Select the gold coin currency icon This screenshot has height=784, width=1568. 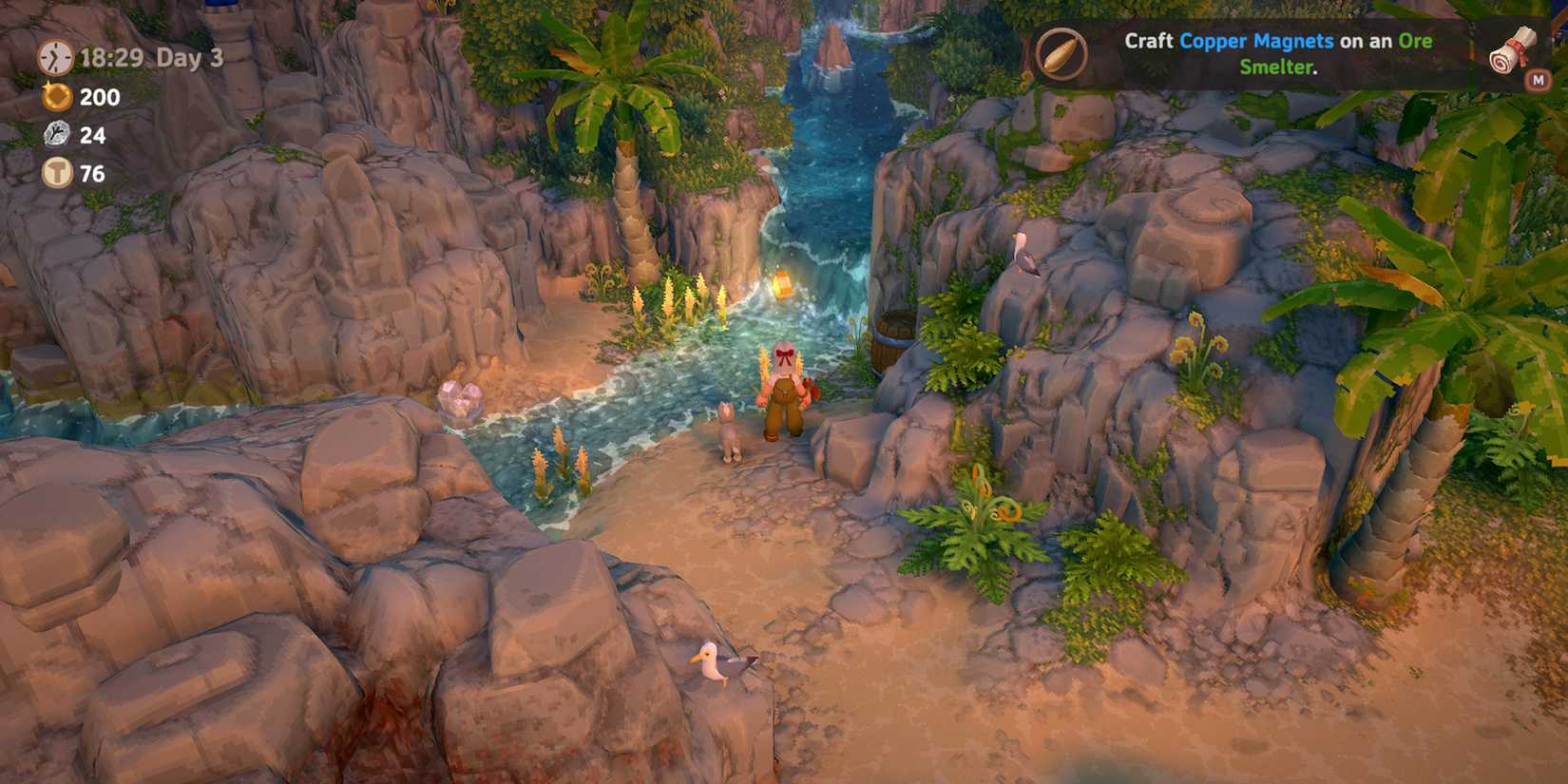(55, 97)
